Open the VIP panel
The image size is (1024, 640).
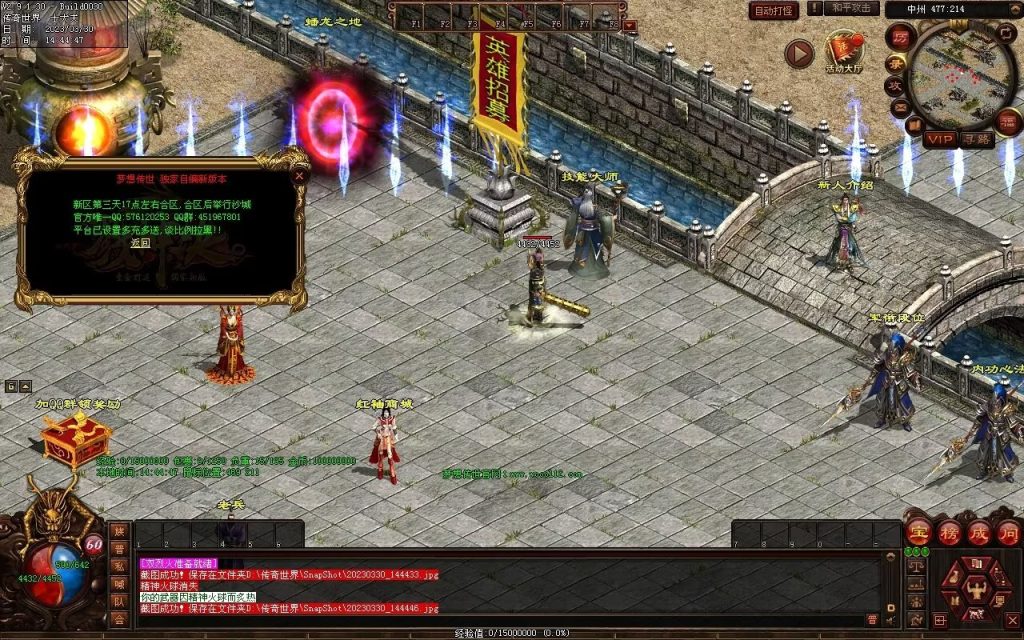941,139
